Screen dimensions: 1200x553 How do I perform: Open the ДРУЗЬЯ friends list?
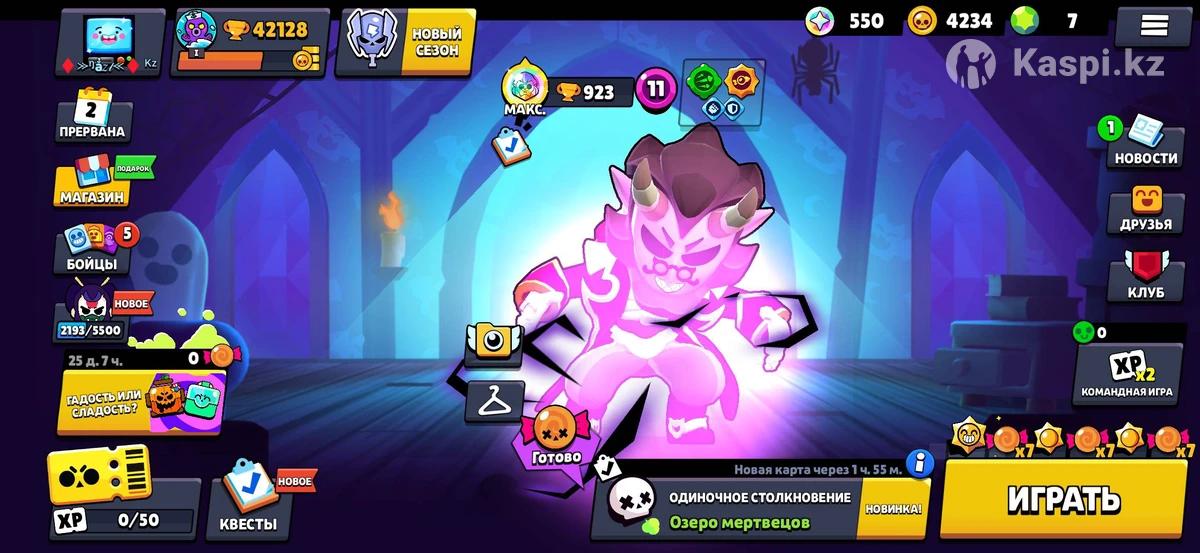[x=1146, y=208]
